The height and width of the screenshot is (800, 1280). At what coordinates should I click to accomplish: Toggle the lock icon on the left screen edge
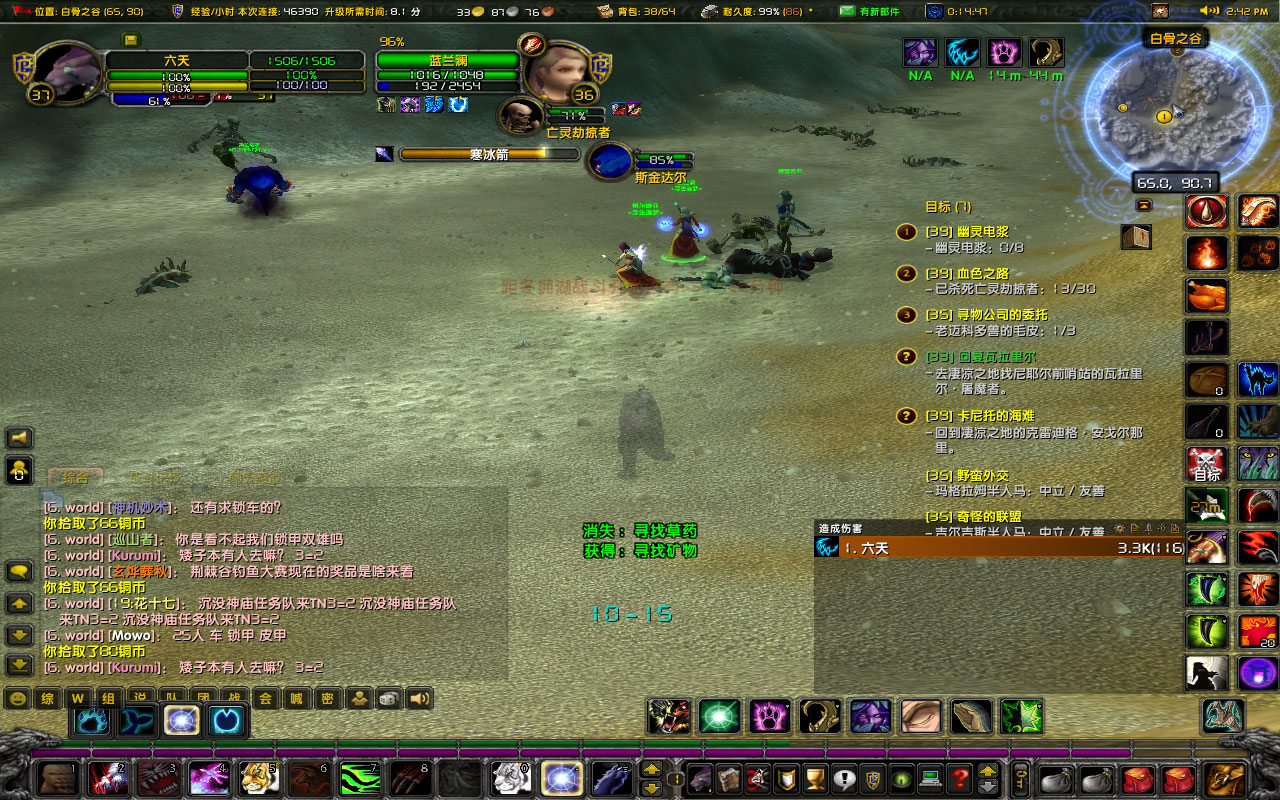coord(17,471)
